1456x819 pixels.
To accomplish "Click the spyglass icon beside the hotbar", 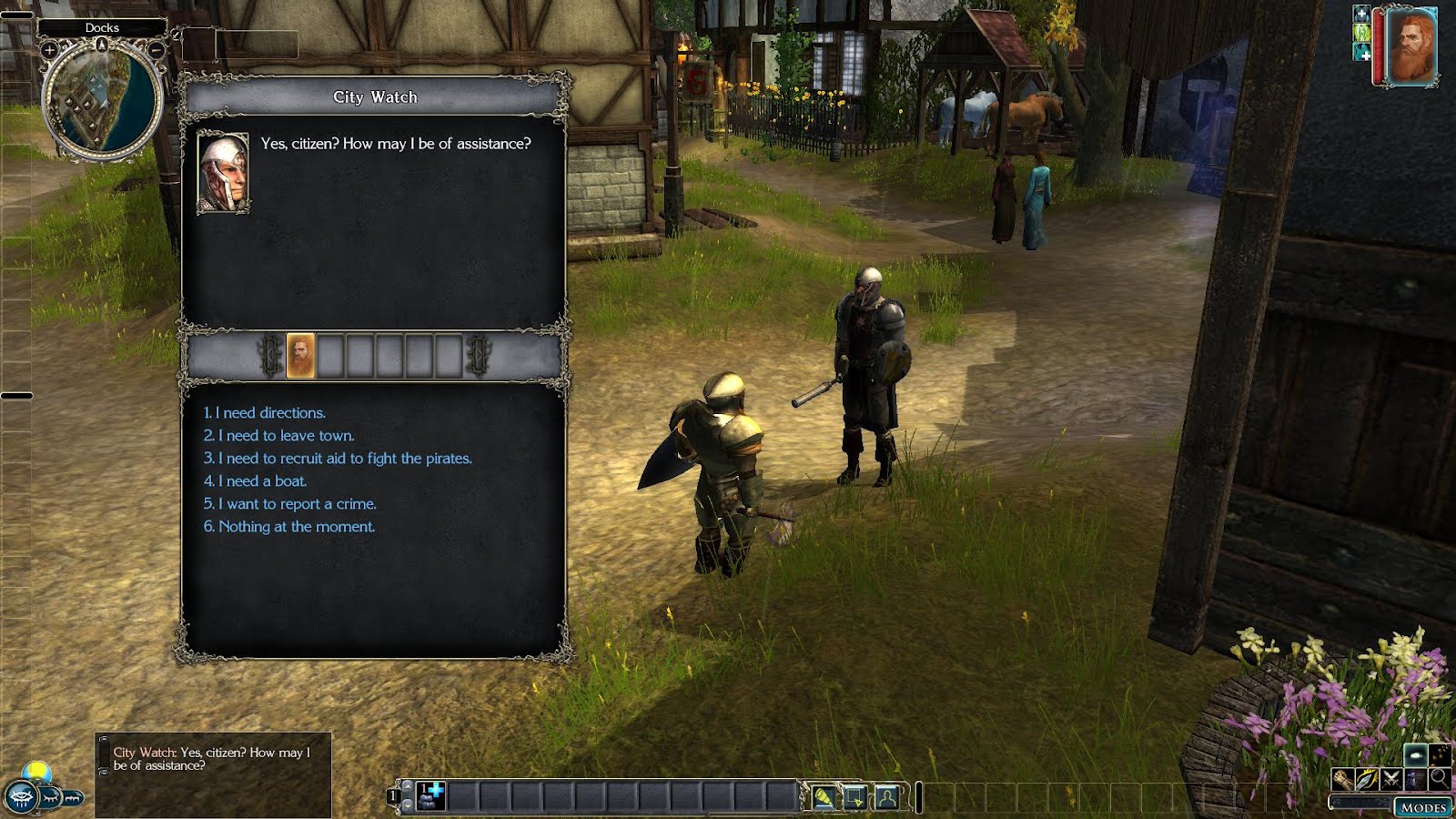I will [824, 798].
